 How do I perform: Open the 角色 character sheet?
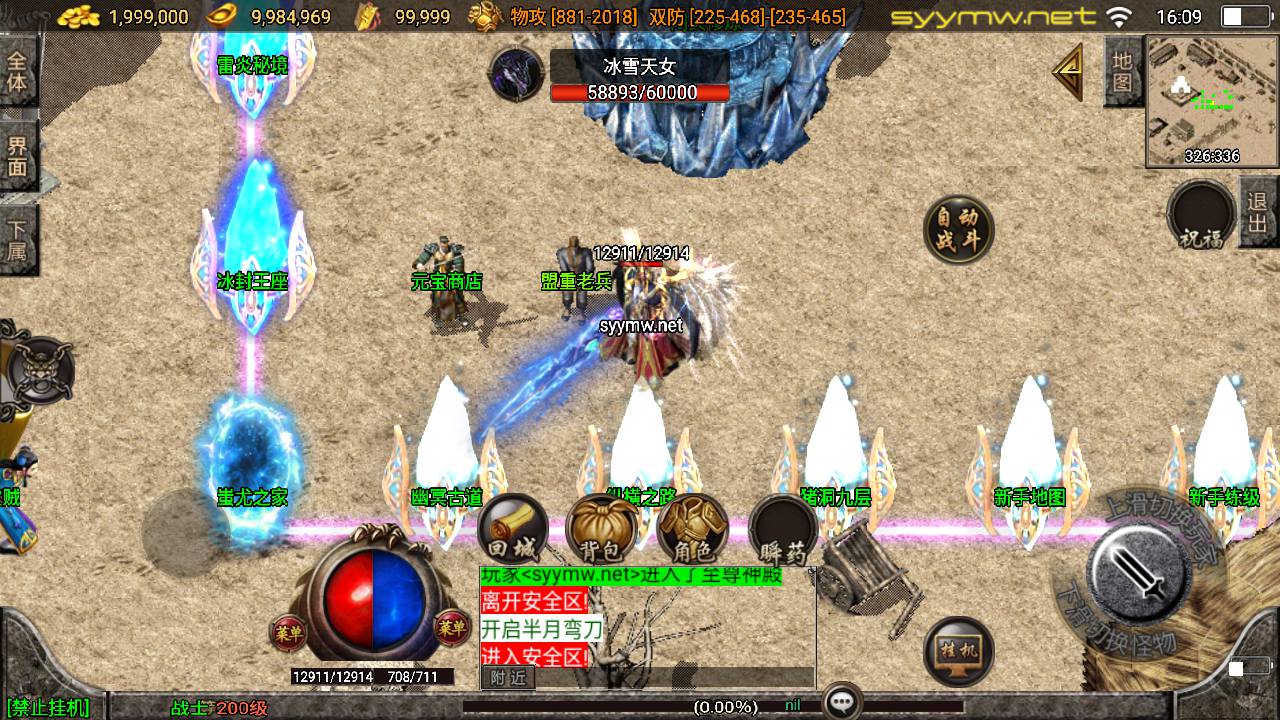(693, 528)
